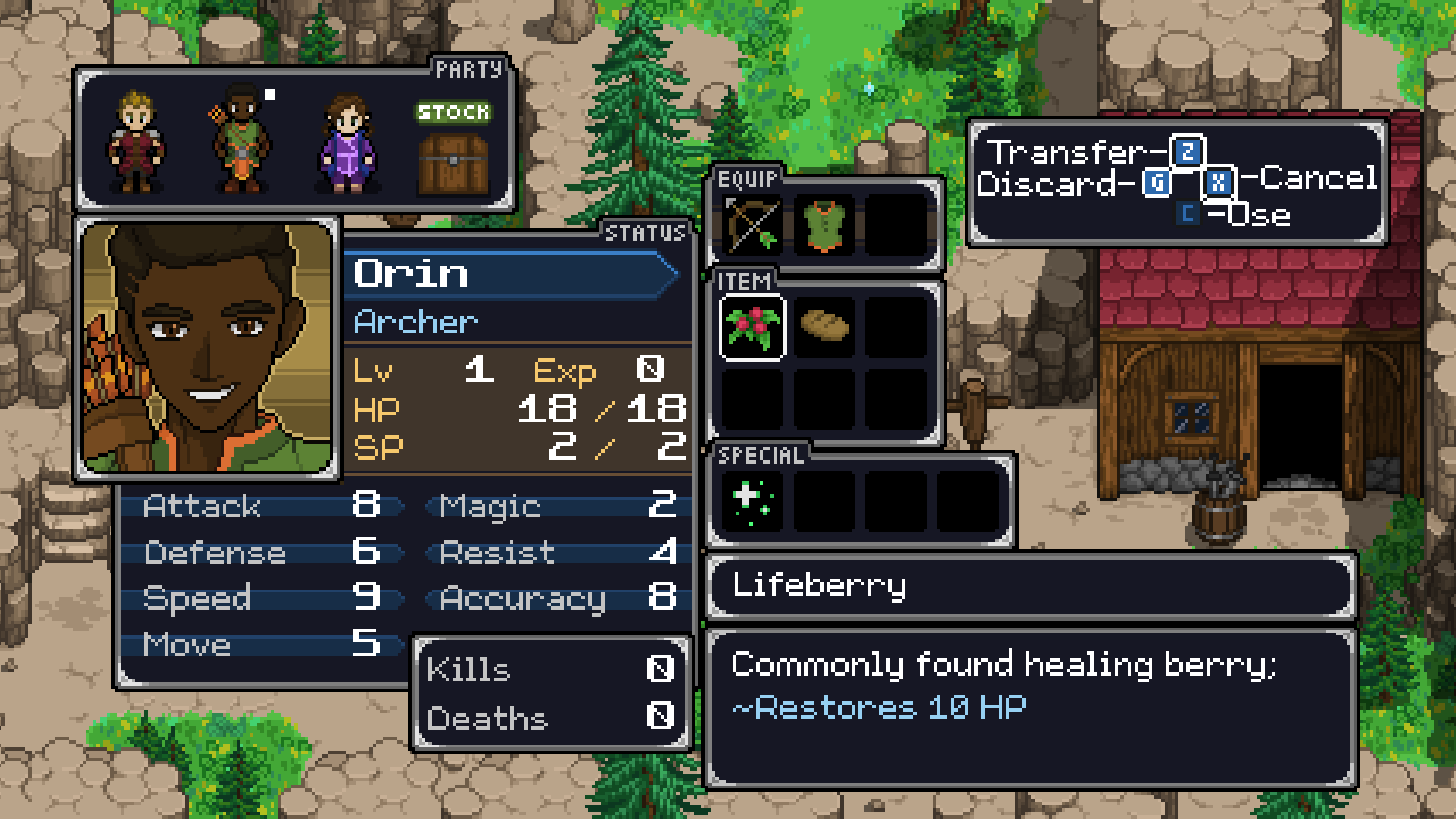This screenshot has width=1456, height=819.
Task: Click the EQUIP section label
Action: tap(747, 179)
